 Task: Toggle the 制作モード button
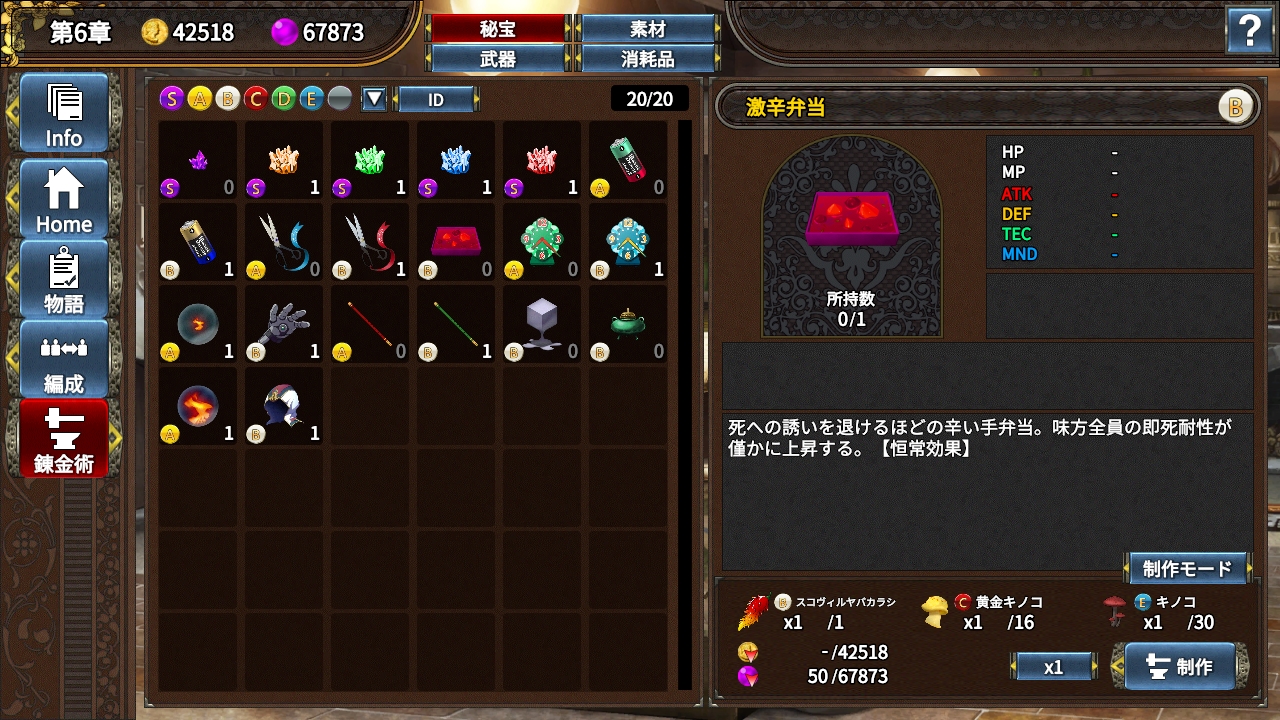coord(1187,569)
